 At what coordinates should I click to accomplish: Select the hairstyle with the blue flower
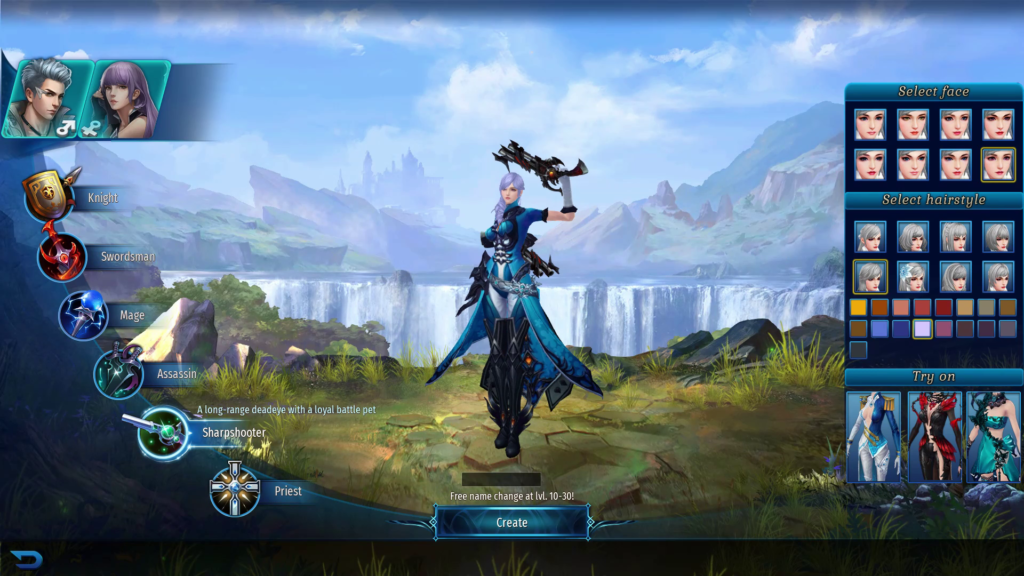tap(912, 276)
